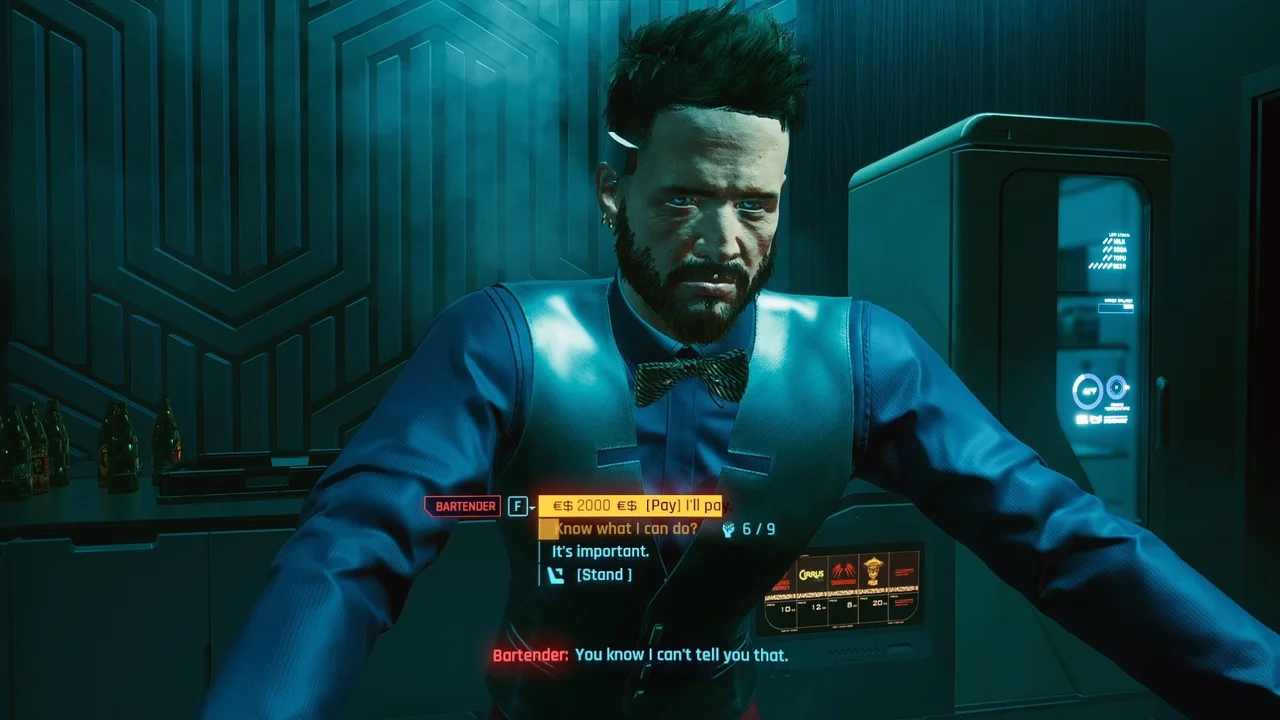Screen dimensions: 1280x720
Task: Click [Stand] to leave the conversation
Action: (604, 575)
